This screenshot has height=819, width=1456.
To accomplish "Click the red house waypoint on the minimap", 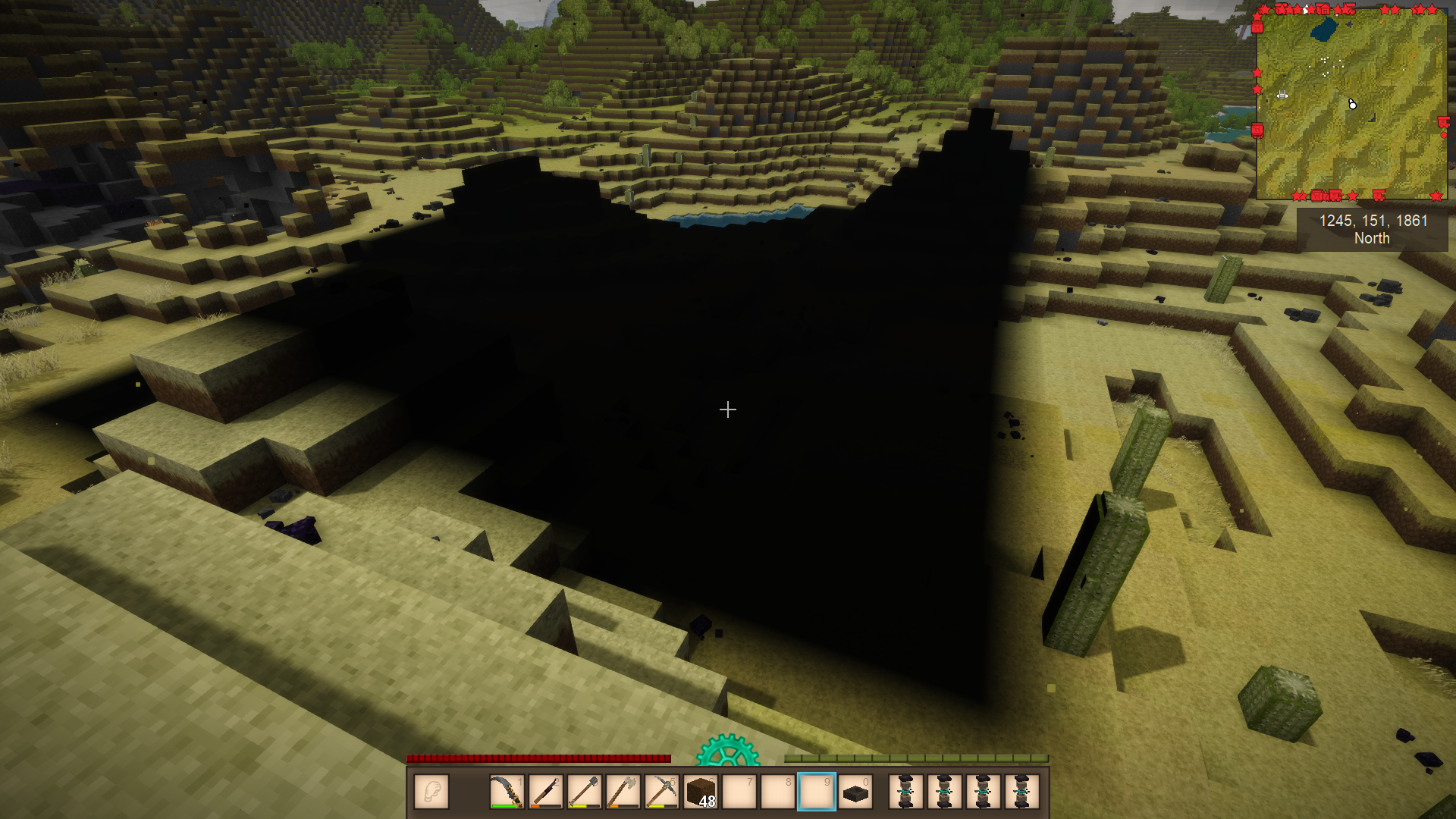I will click(1323, 9).
